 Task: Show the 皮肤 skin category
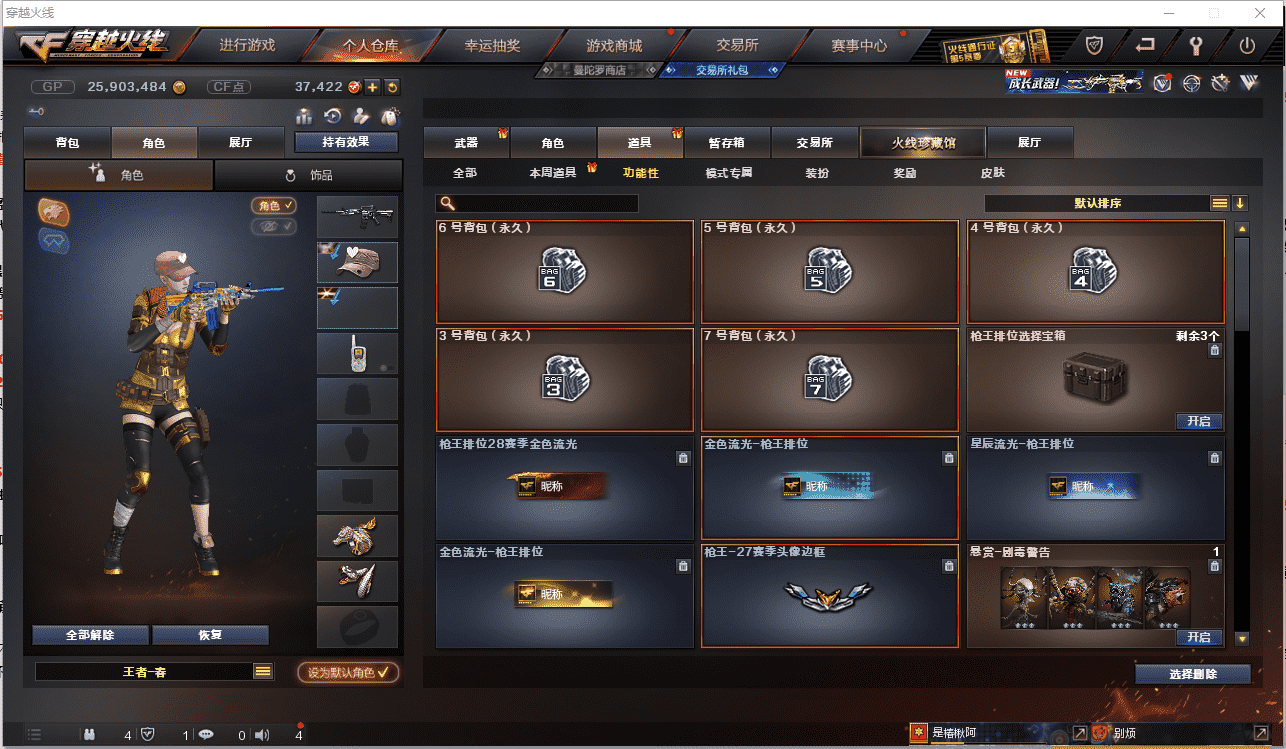tap(992, 173)
